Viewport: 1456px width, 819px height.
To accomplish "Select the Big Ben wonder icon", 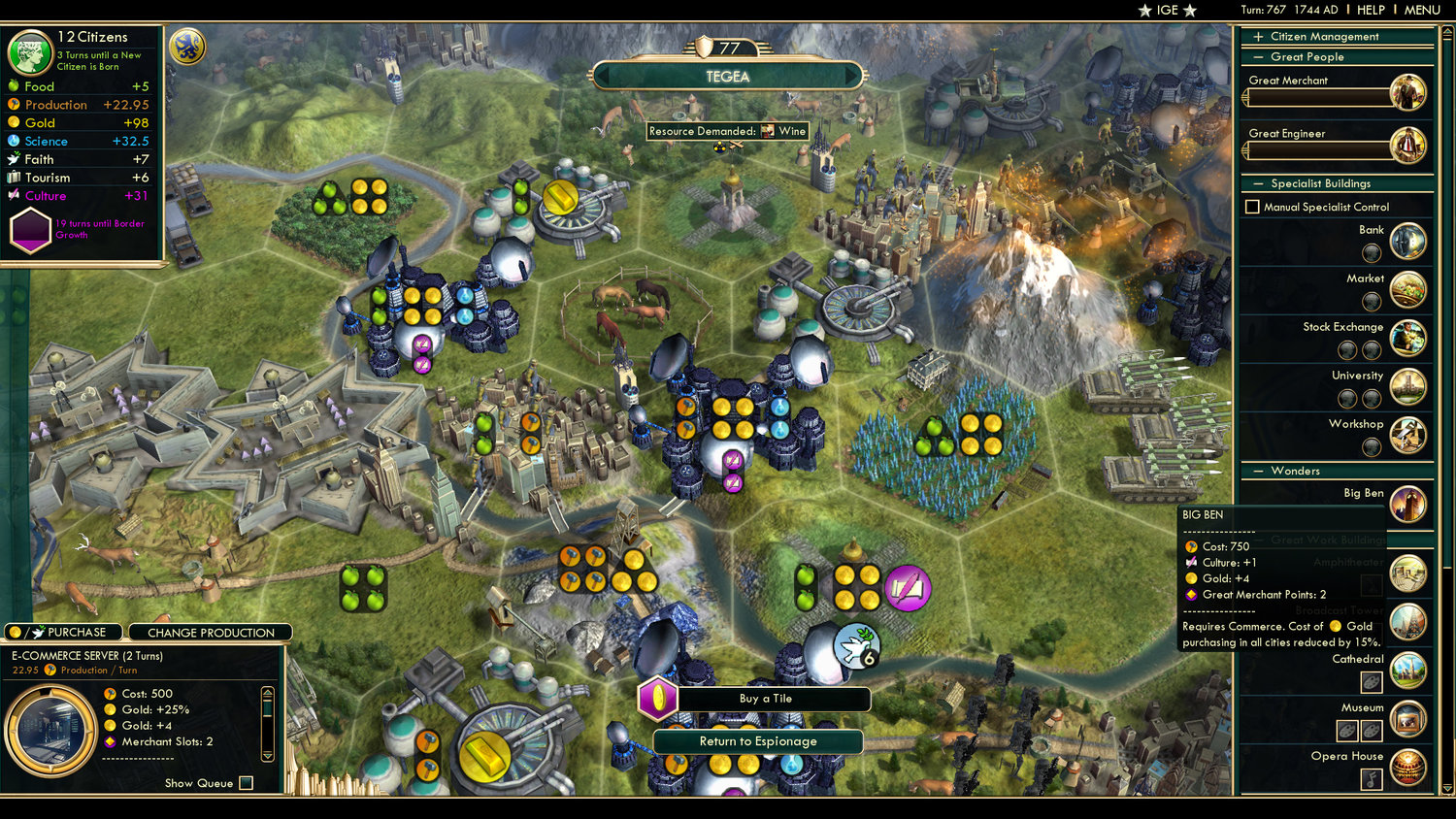I will click(1409, 505).
